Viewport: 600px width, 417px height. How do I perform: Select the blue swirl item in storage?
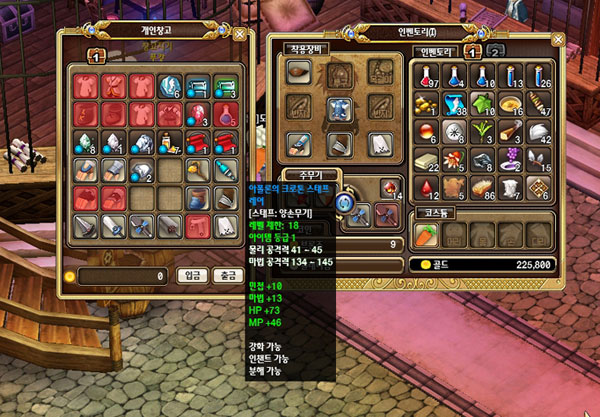tap(171, 84)
